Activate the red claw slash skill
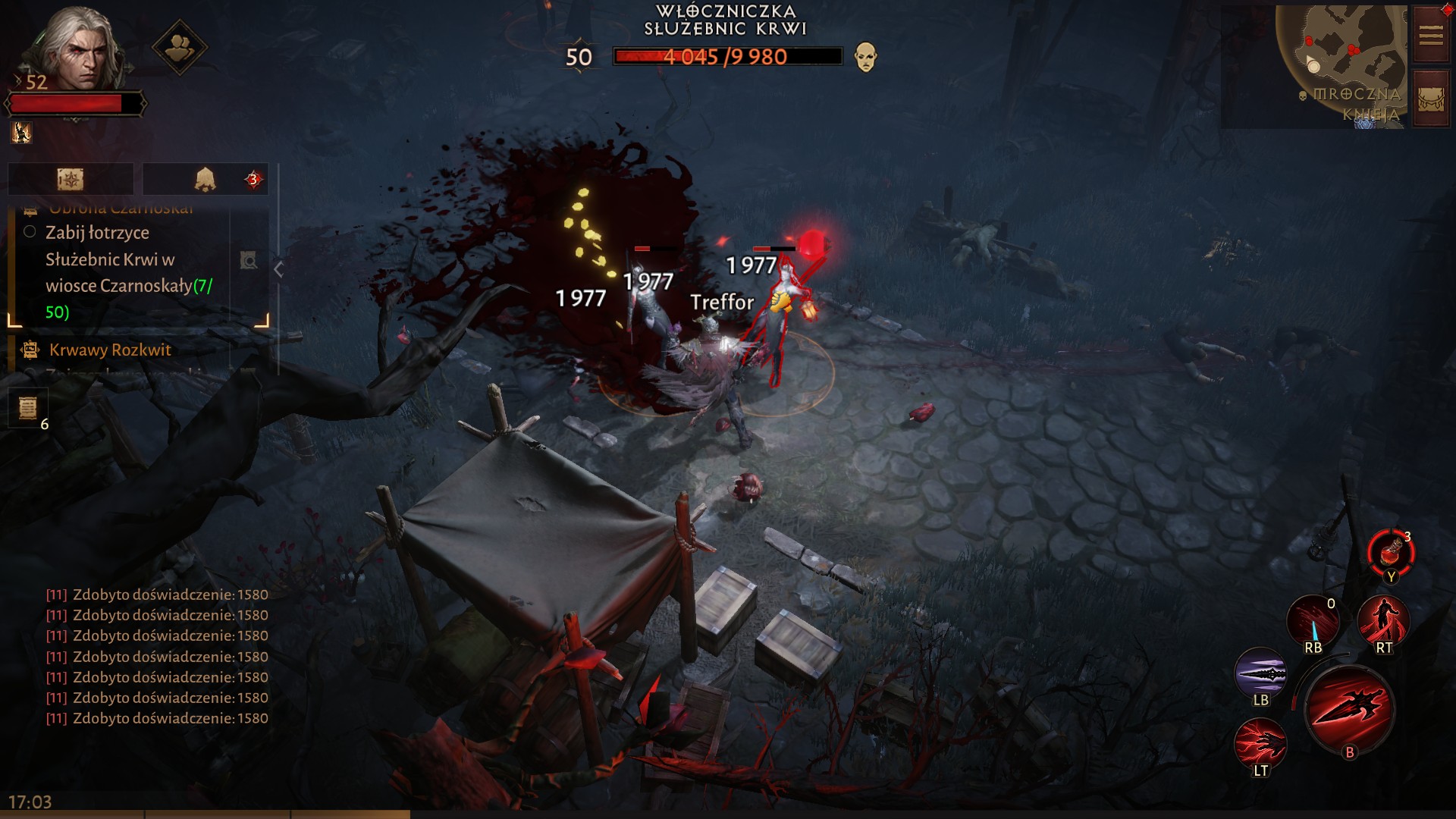This screenshot has height=819, width=1456. click(1260, 745)
